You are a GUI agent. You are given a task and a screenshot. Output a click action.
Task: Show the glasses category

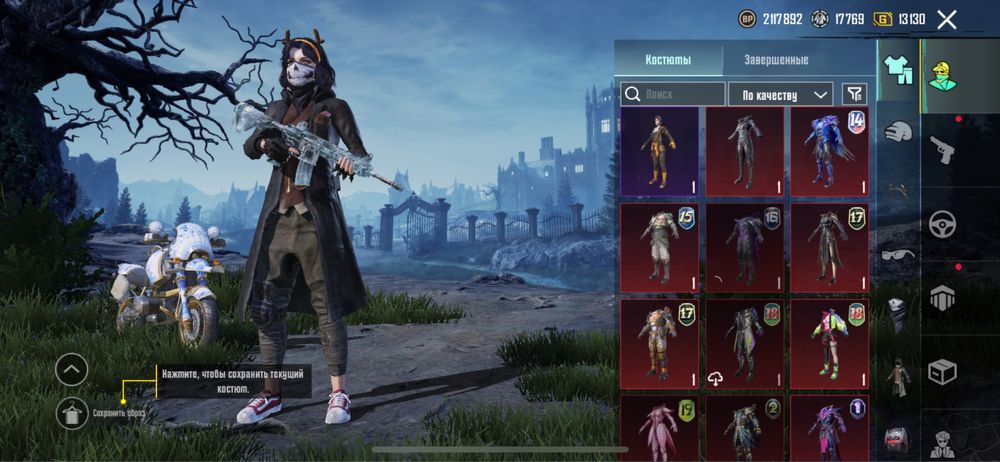pyautogui.click(x=898, y=254)
